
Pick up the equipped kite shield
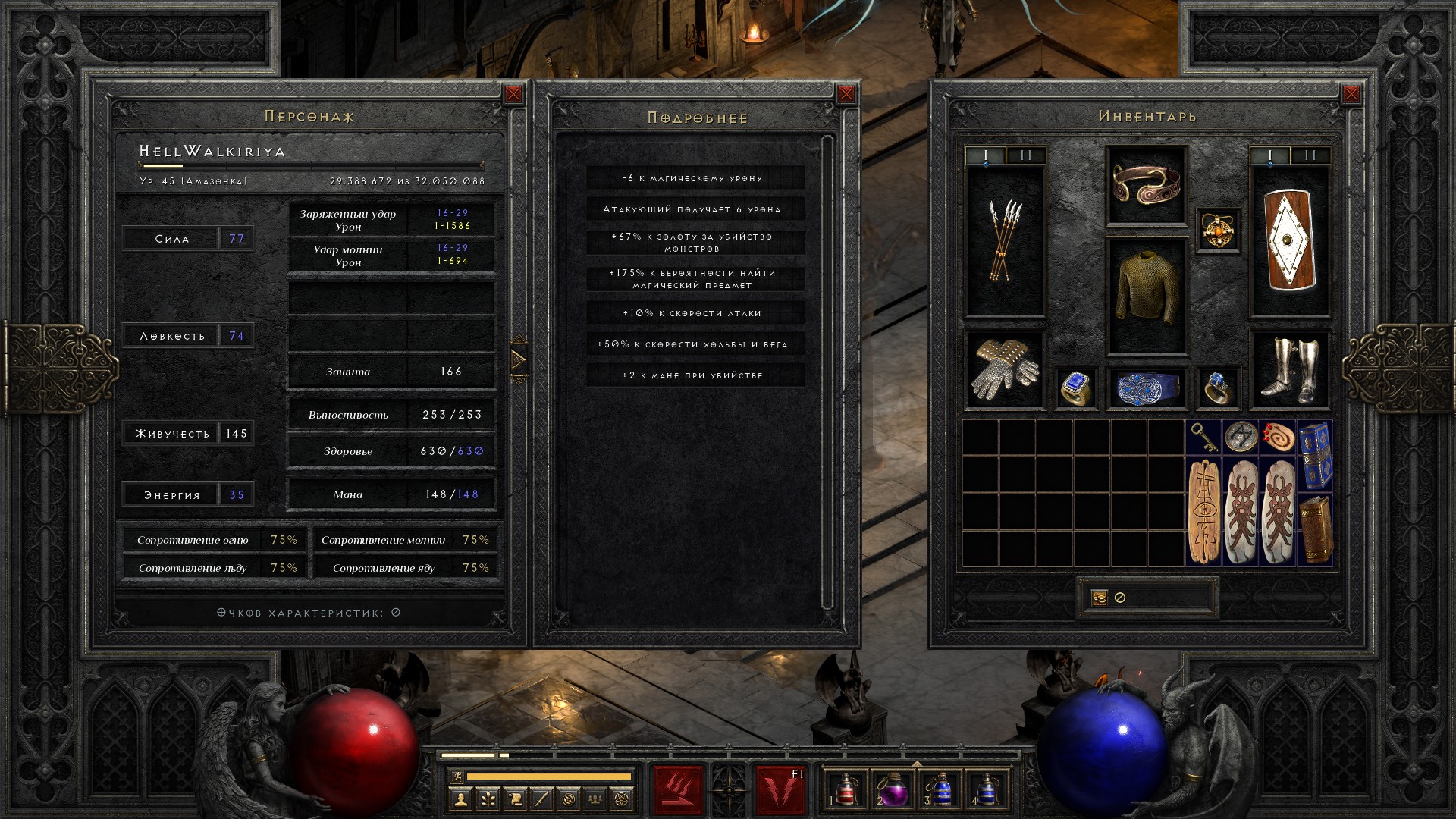[x=1290, y=241]
